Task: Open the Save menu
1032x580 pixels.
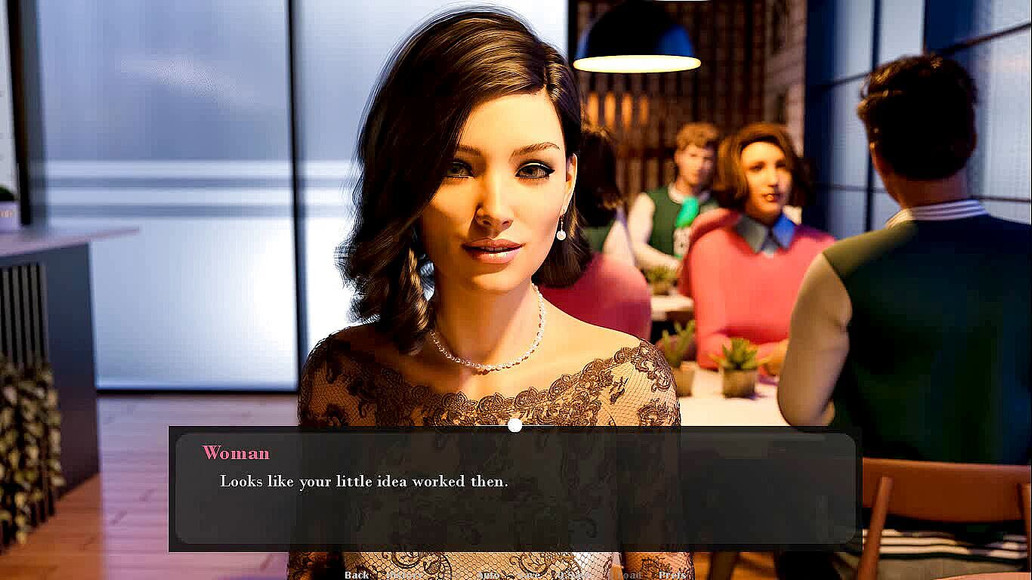Action: (x=528, y=575)
